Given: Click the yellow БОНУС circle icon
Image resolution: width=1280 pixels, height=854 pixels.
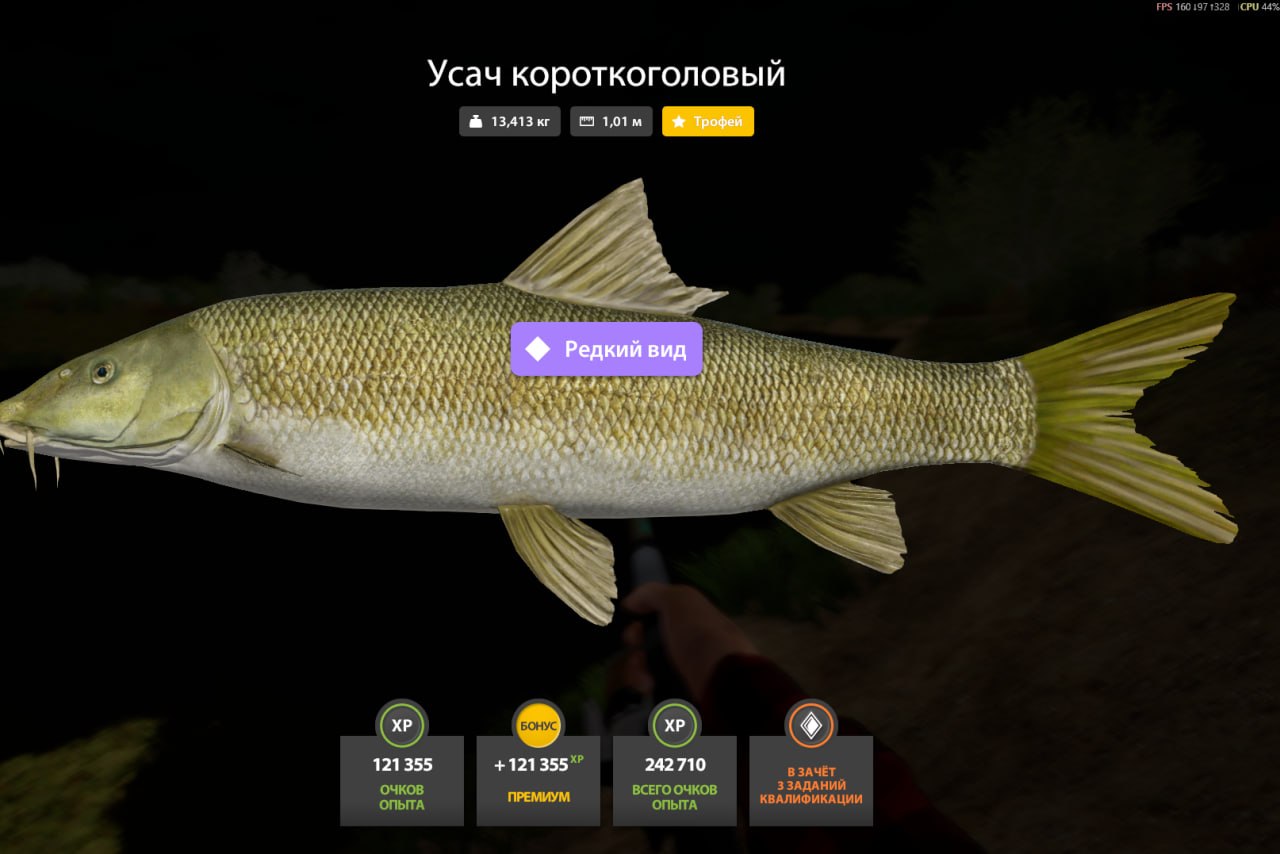Looking at the screenshot, I should point(538,727).
